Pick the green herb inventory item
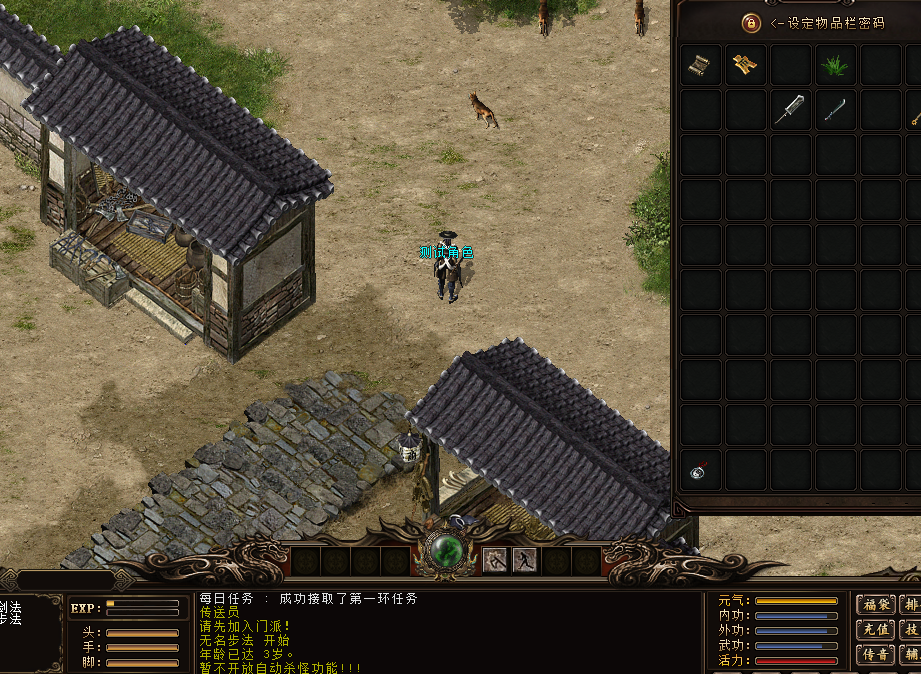Image resolution: width=921 pixels, height=674 pixels. 835,66
